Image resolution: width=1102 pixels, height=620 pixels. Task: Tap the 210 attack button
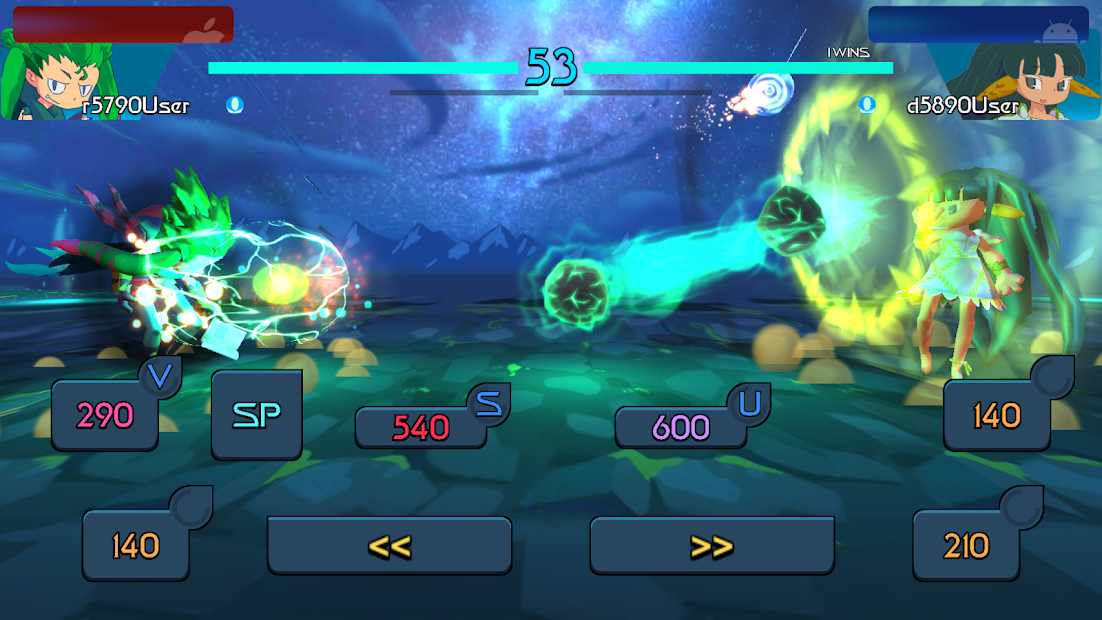coord(966,545)
